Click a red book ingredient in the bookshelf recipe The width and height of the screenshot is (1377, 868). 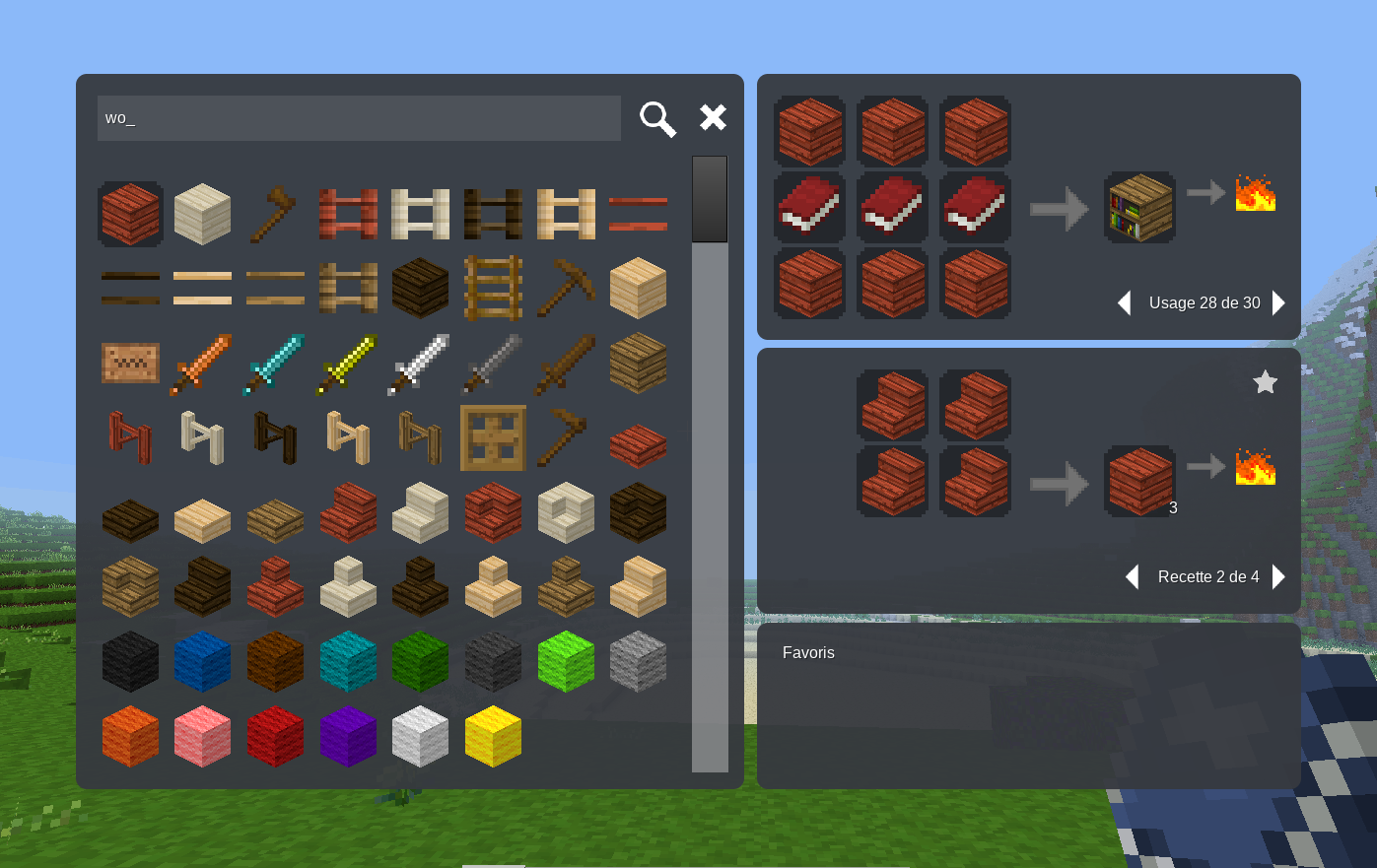point(892,208)
